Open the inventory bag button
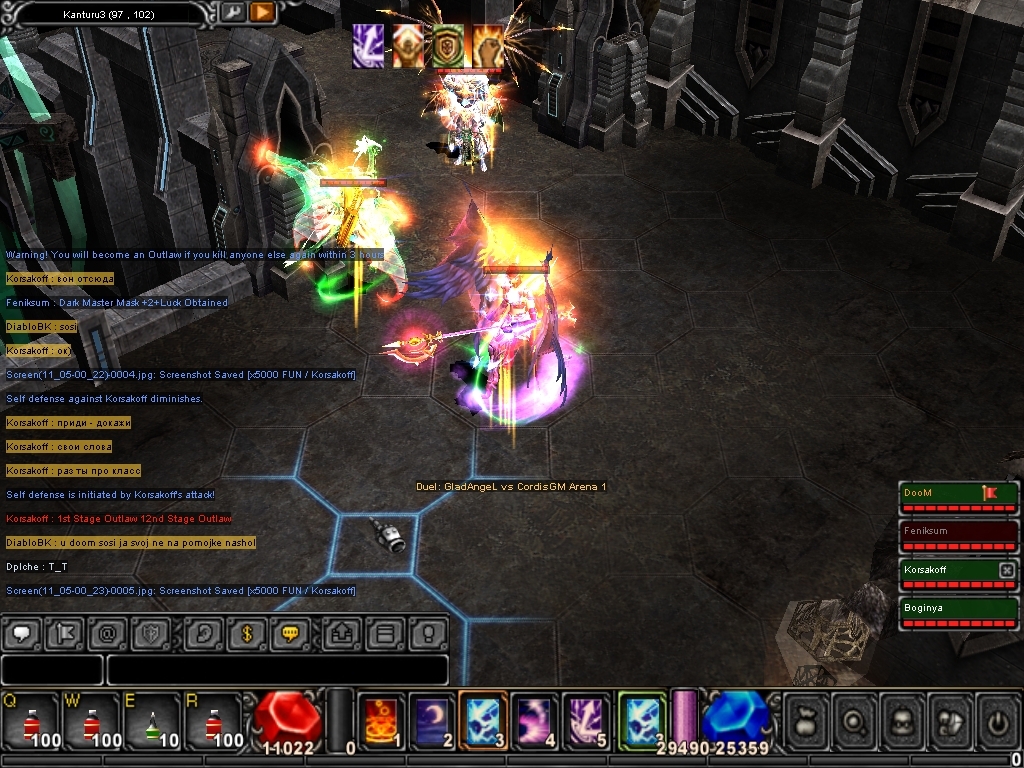The image size is (1024, 768). click(x=807, y=720)
